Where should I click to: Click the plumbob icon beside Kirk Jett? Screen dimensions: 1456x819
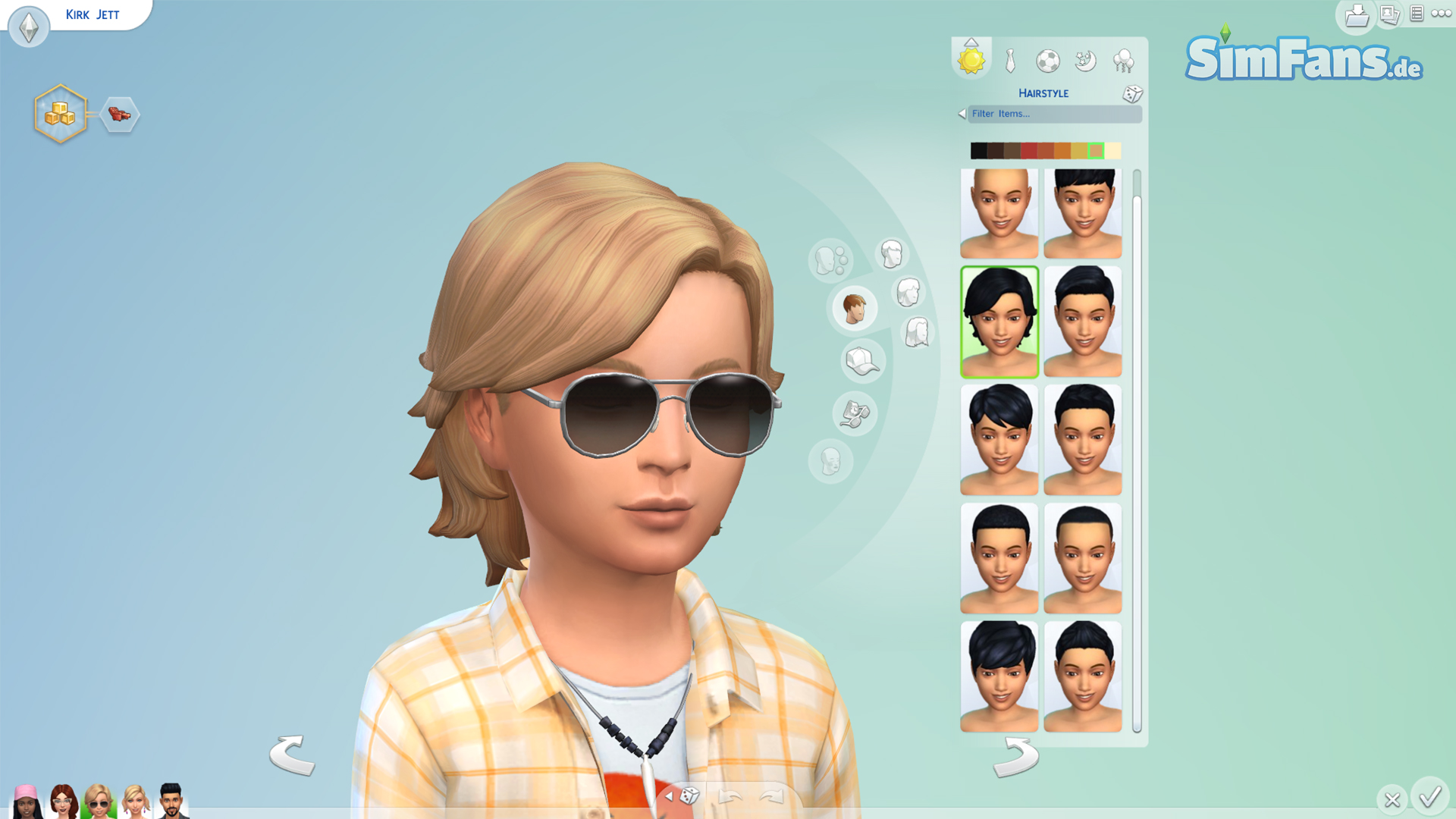29,27
